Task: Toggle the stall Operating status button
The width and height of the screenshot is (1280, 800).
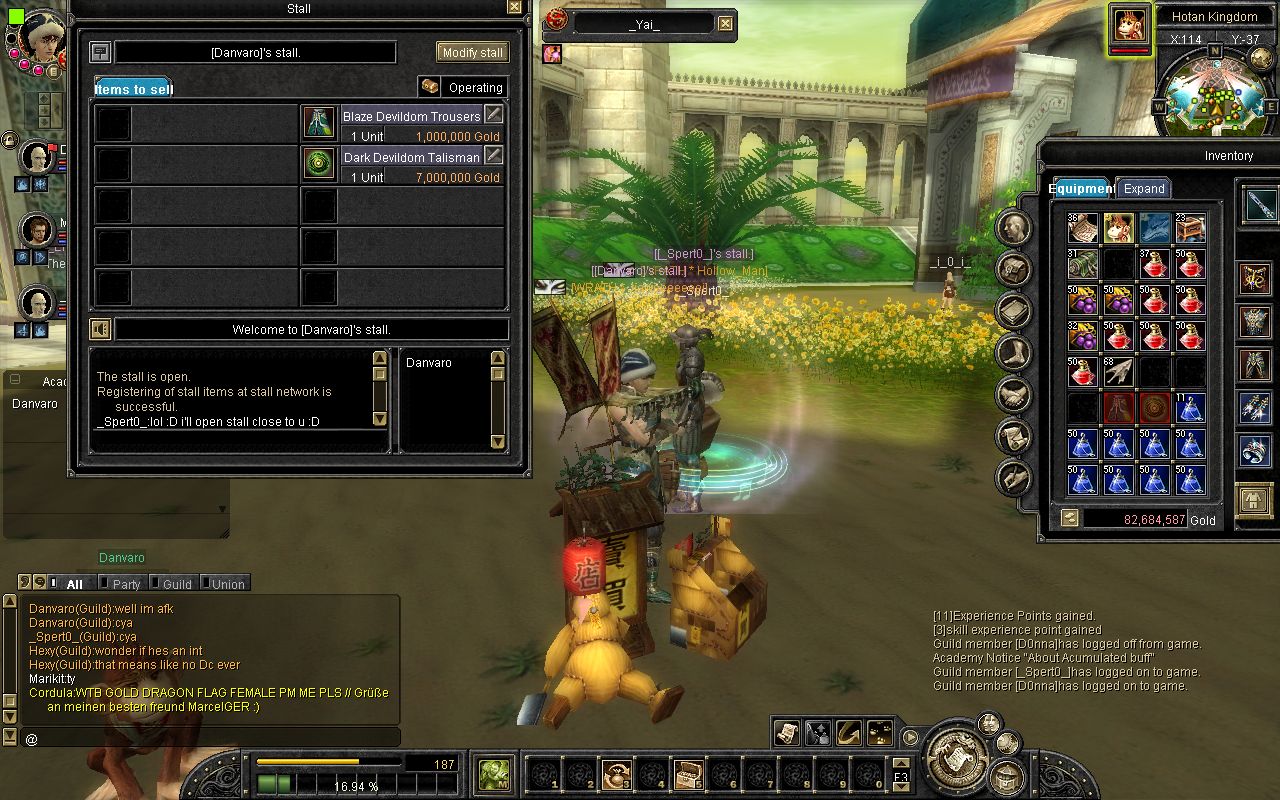Action: [x=463, y=87]
